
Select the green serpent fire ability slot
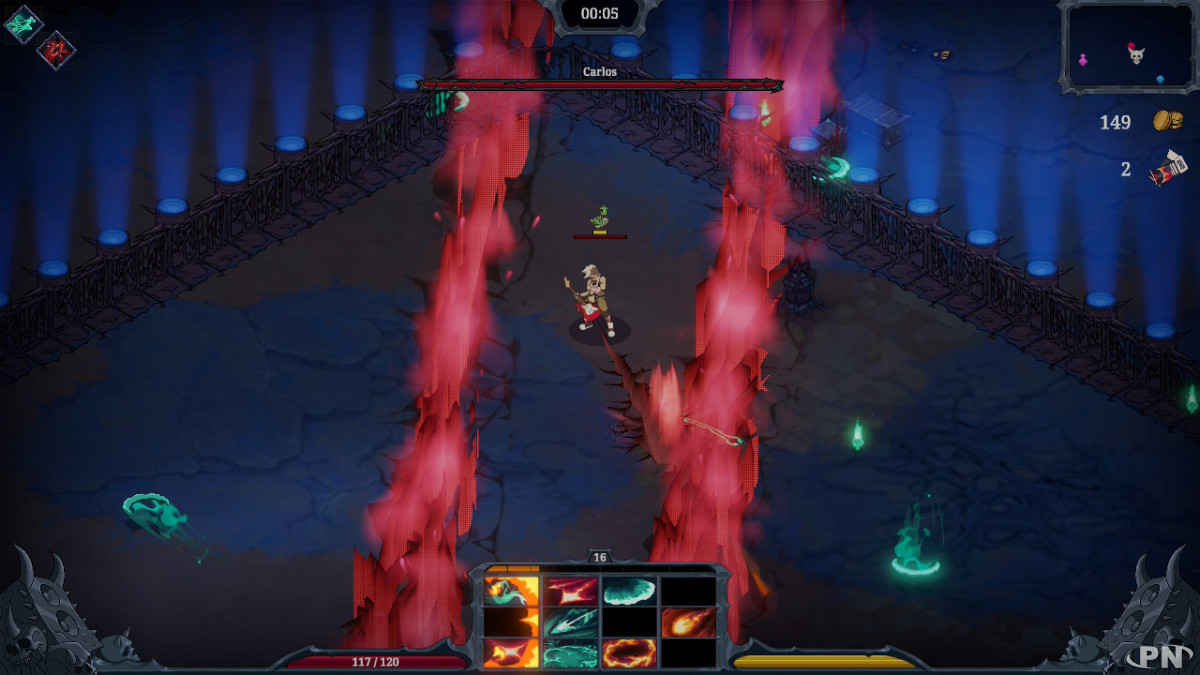[511, 591]
